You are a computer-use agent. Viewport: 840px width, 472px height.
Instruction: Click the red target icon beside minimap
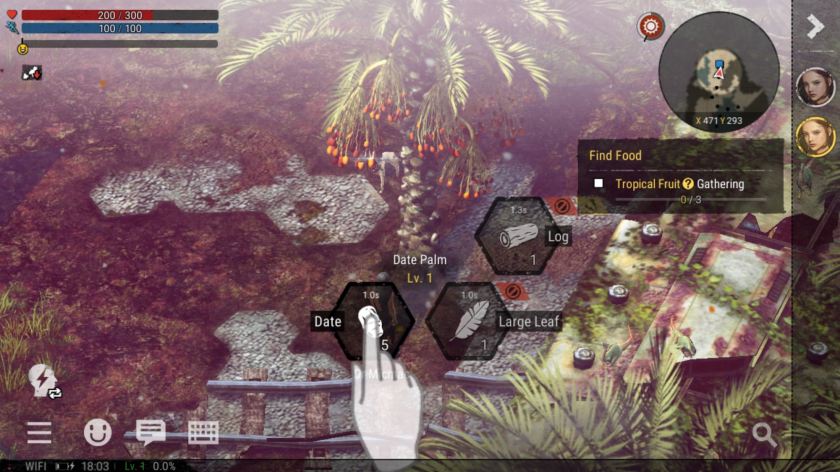[651, 27]
